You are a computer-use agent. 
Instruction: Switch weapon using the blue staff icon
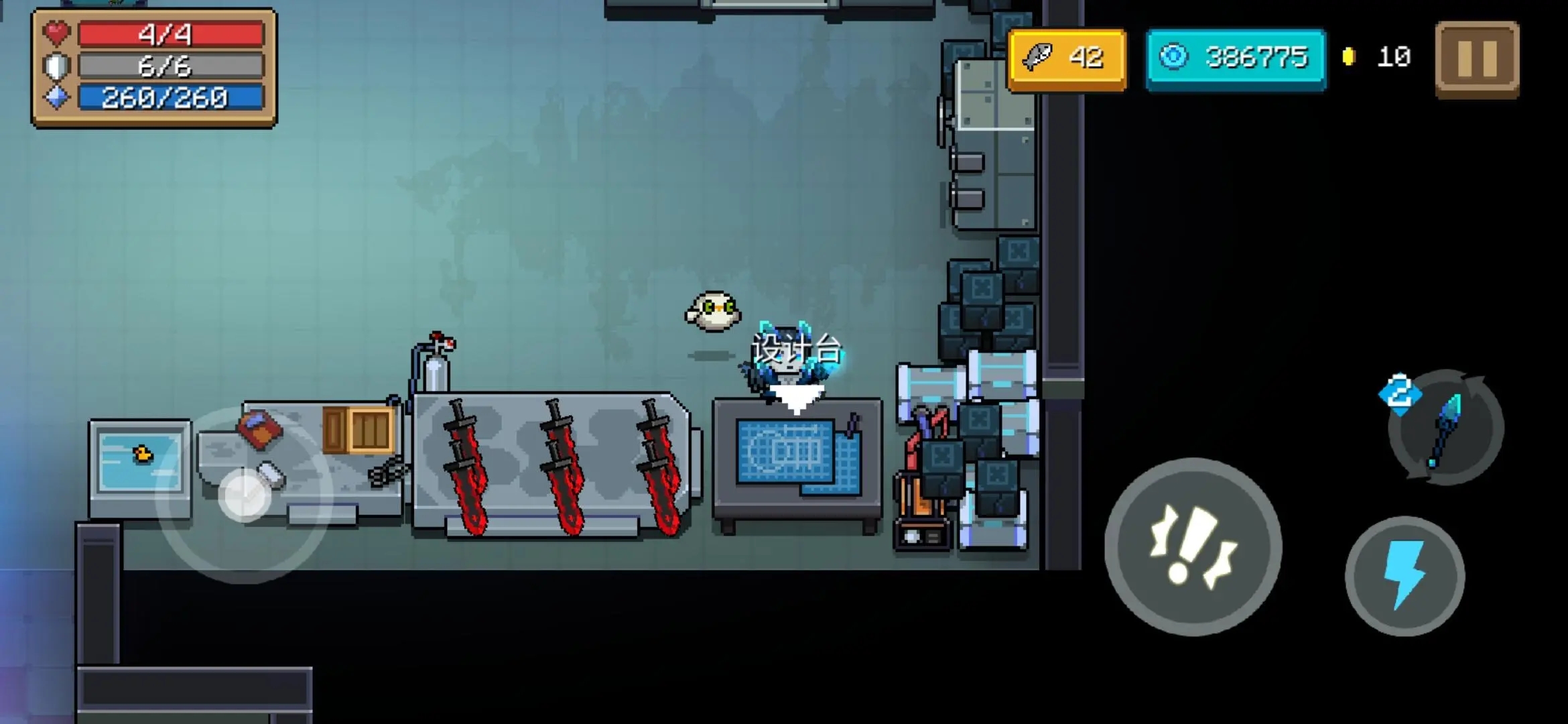pos(1446,428)
